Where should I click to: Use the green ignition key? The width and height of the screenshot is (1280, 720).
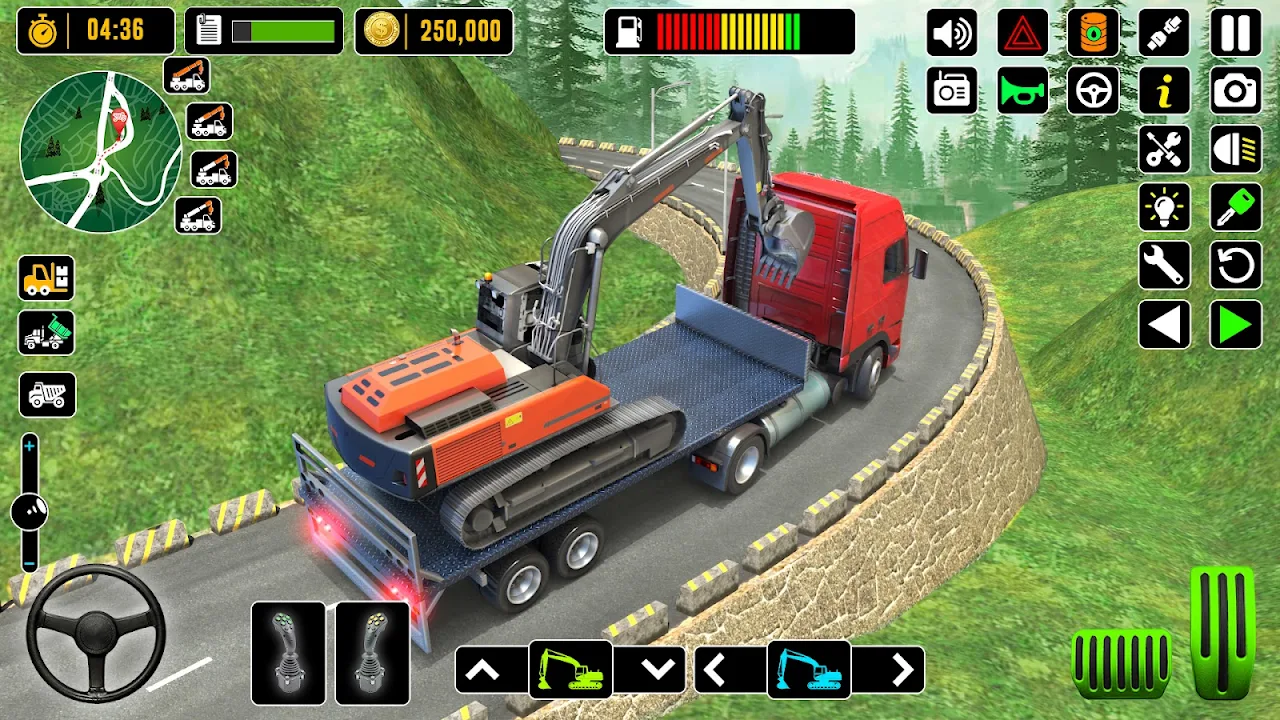(1236, 208)
